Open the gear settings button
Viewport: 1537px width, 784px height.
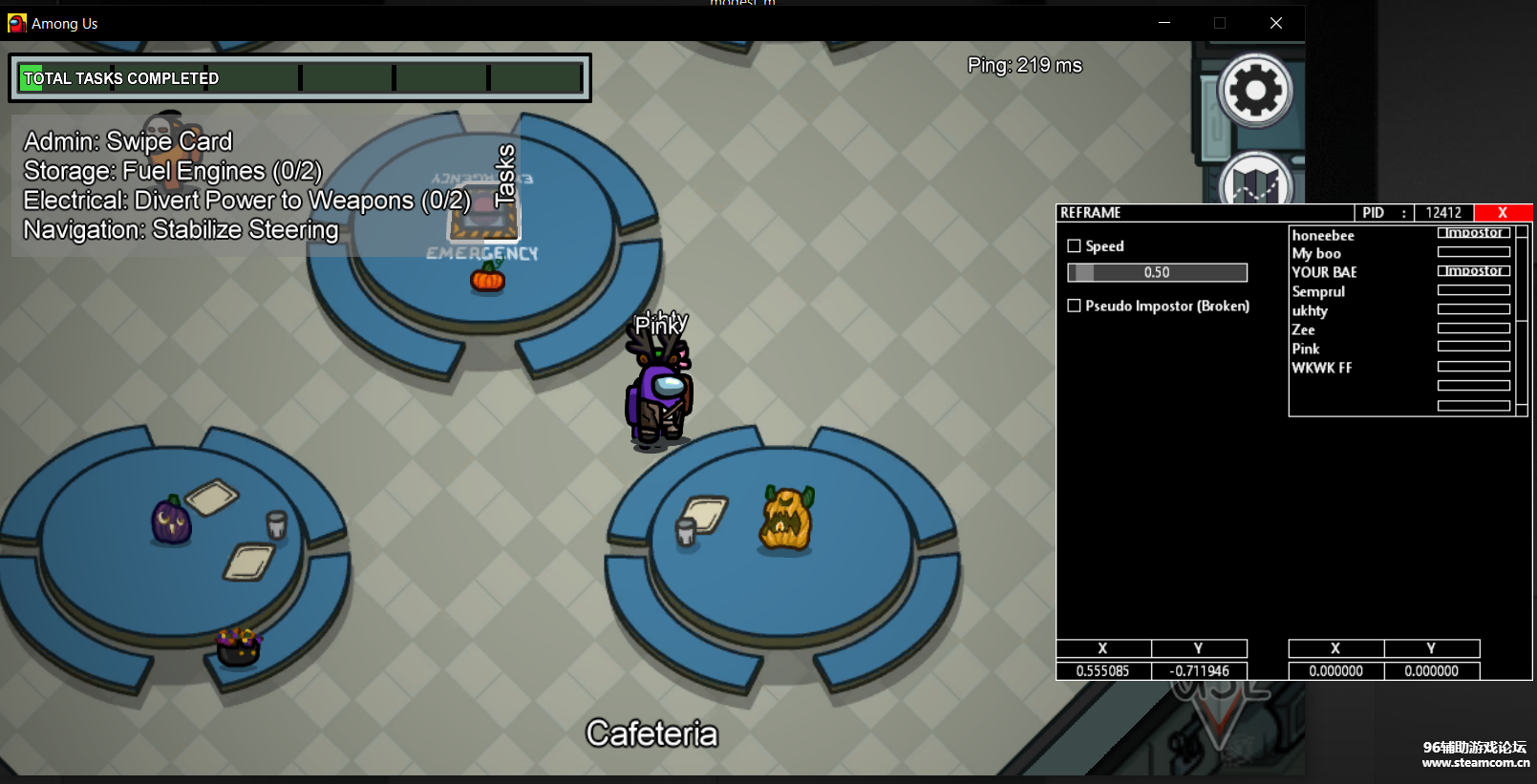(1255, 91)
